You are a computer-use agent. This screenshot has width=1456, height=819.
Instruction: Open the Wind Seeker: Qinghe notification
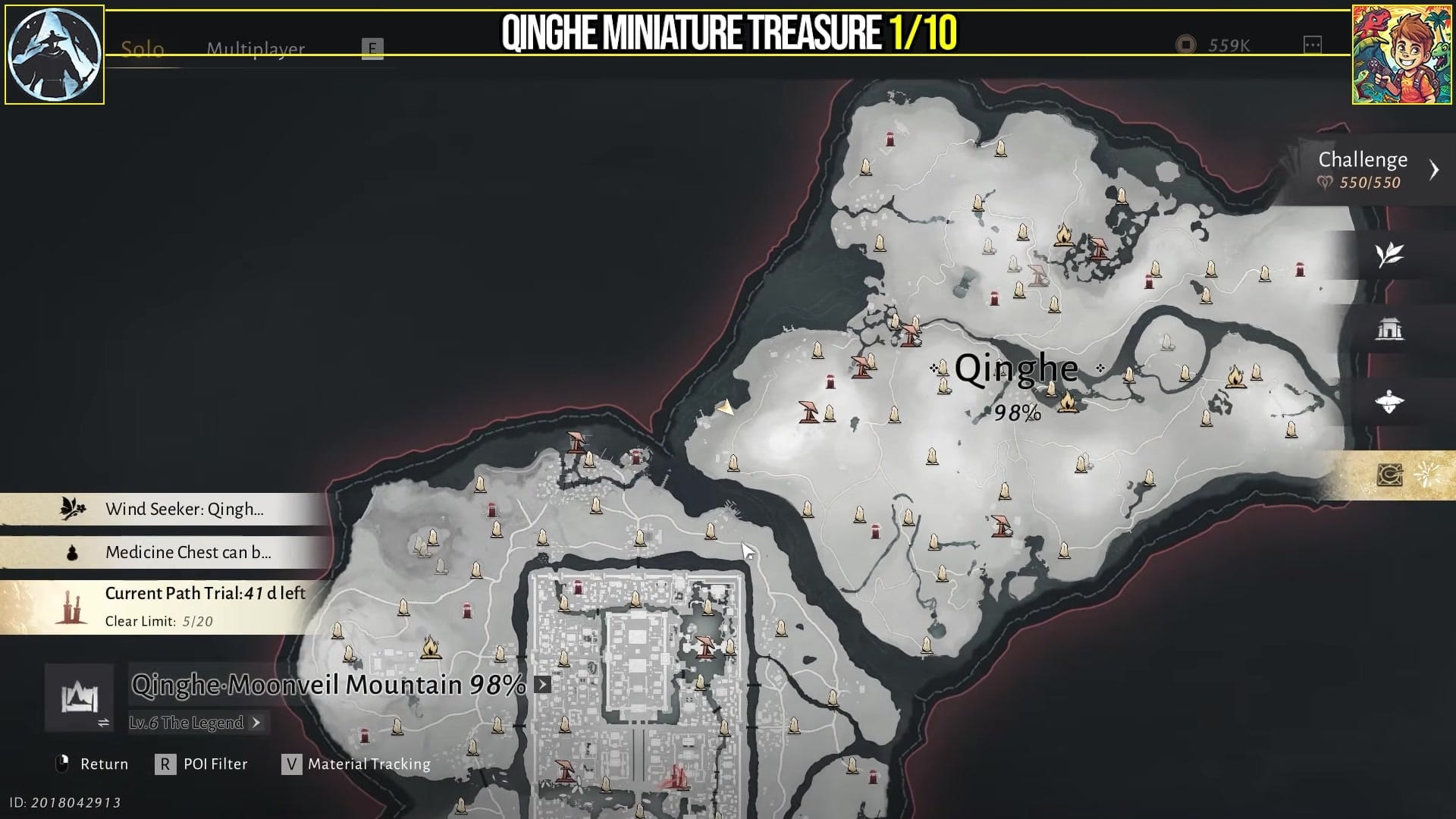point(186,509)
